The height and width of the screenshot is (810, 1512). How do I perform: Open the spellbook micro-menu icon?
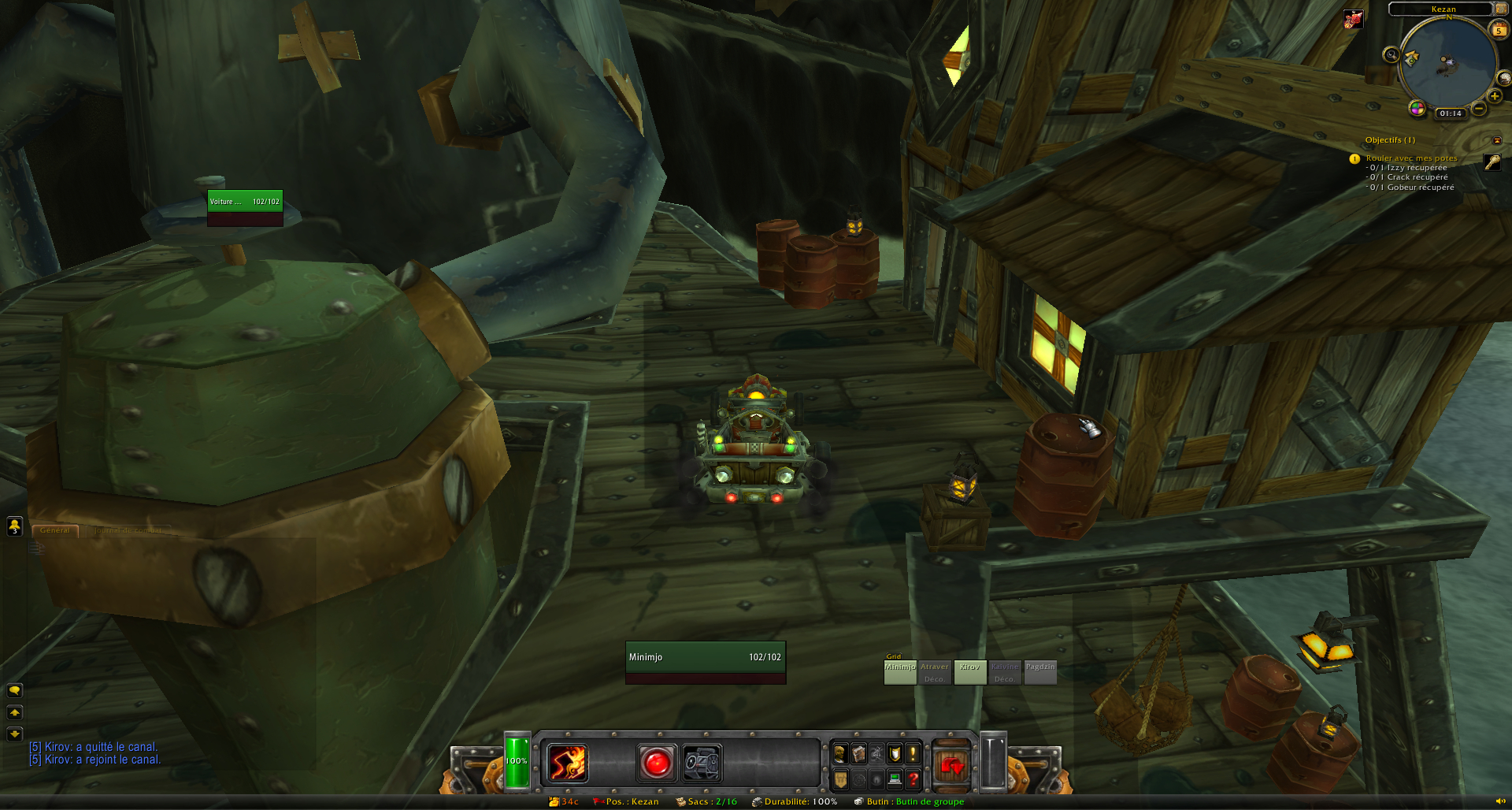858,753
